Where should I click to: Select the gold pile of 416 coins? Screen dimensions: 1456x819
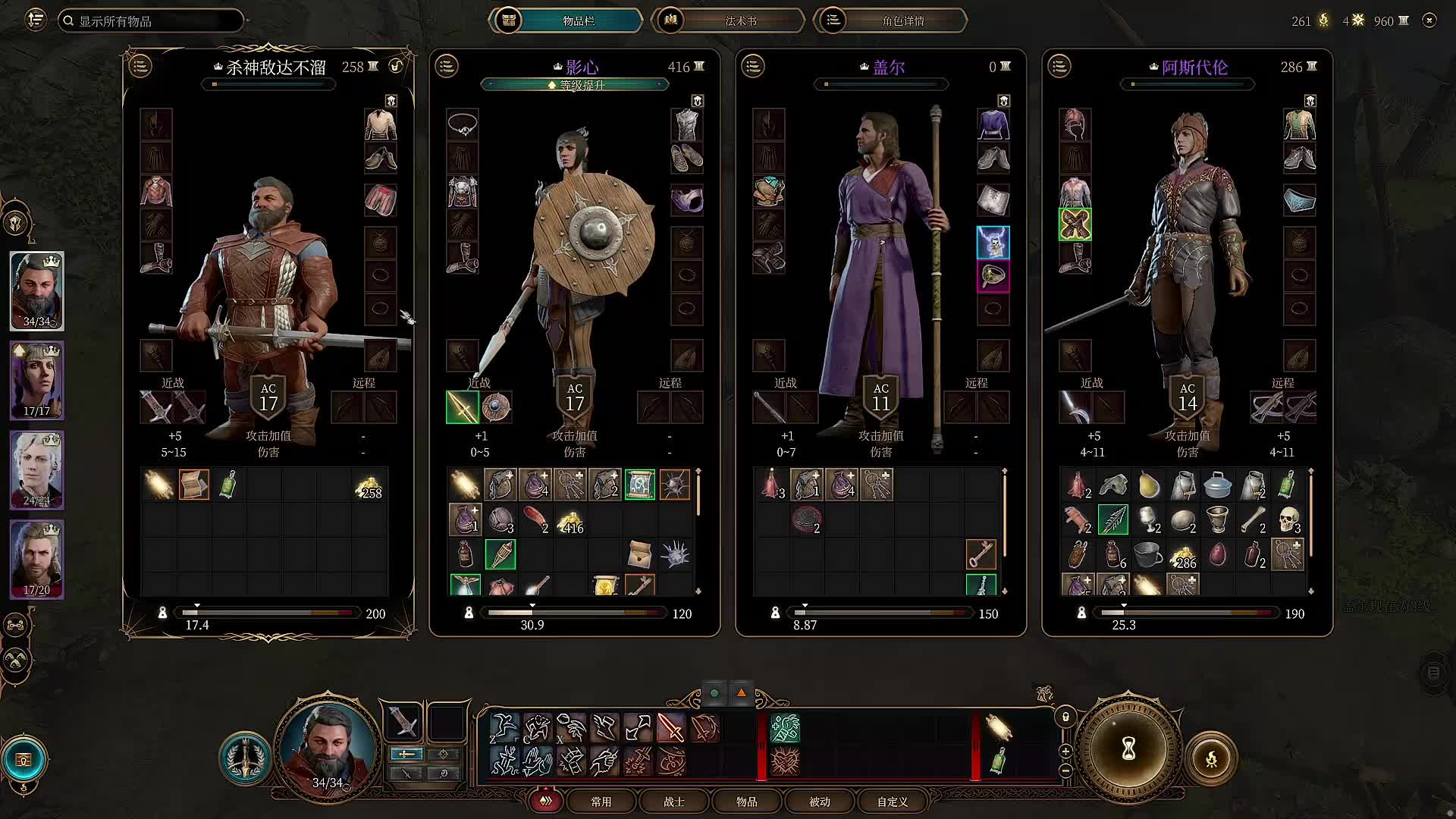tap(570, 521)
